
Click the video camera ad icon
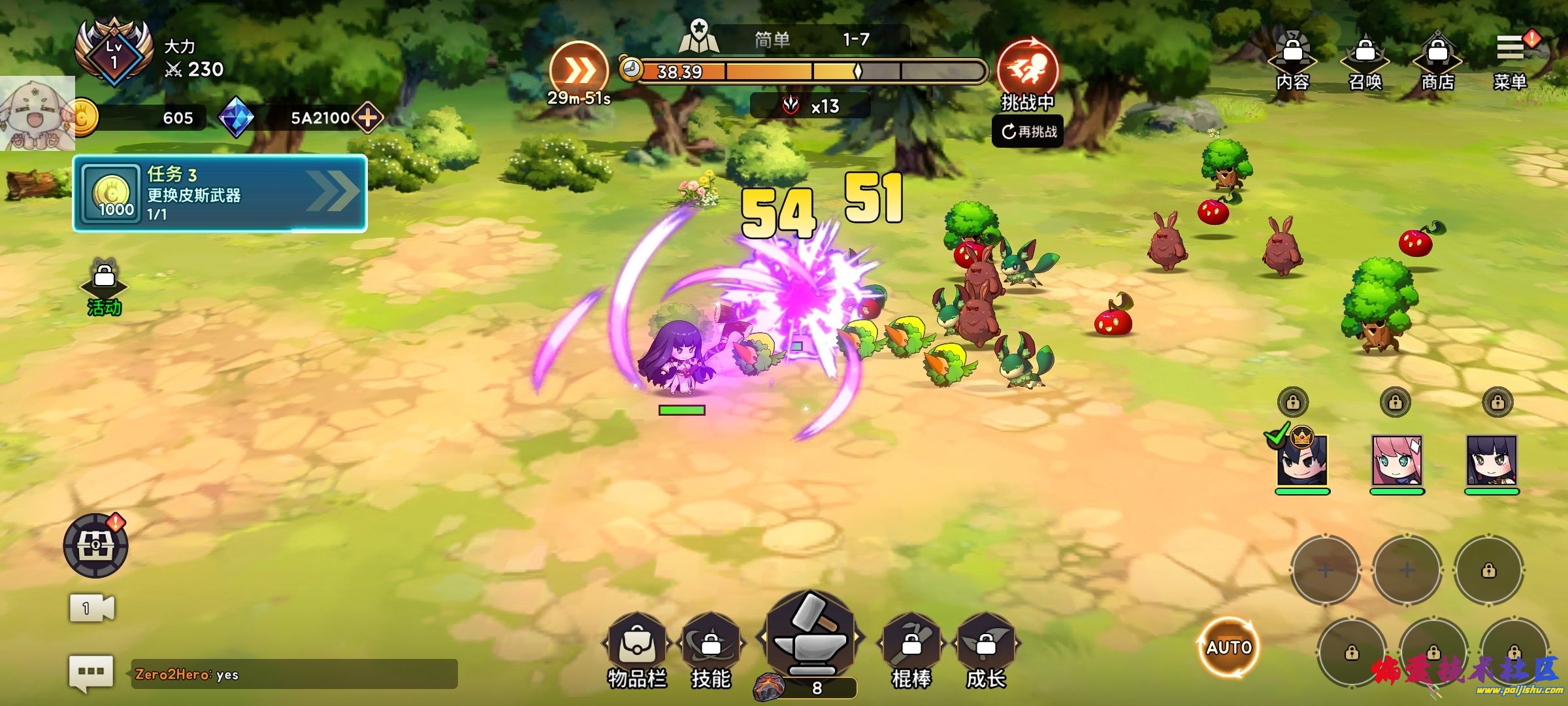pos(91,609)
